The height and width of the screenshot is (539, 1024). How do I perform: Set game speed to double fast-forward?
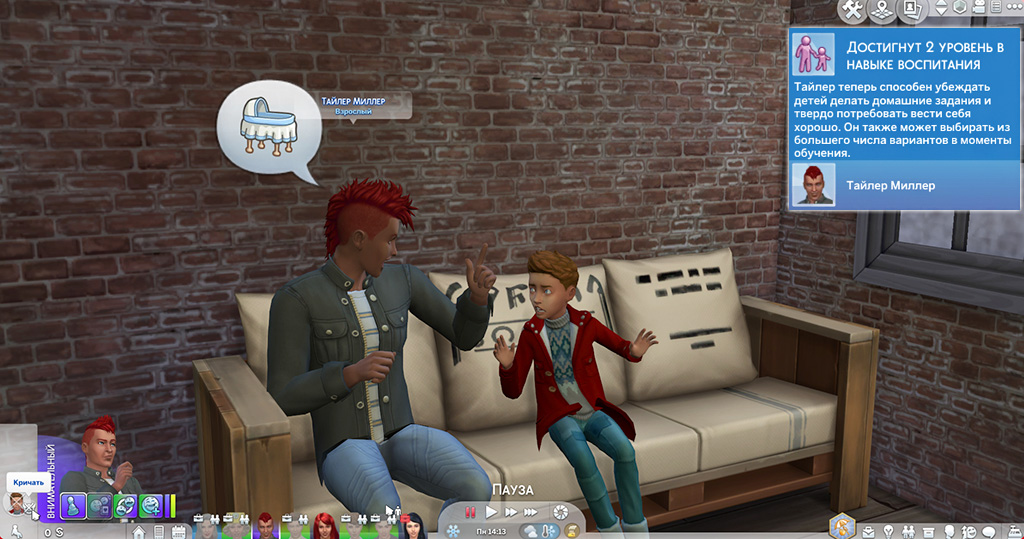(511, 512)
